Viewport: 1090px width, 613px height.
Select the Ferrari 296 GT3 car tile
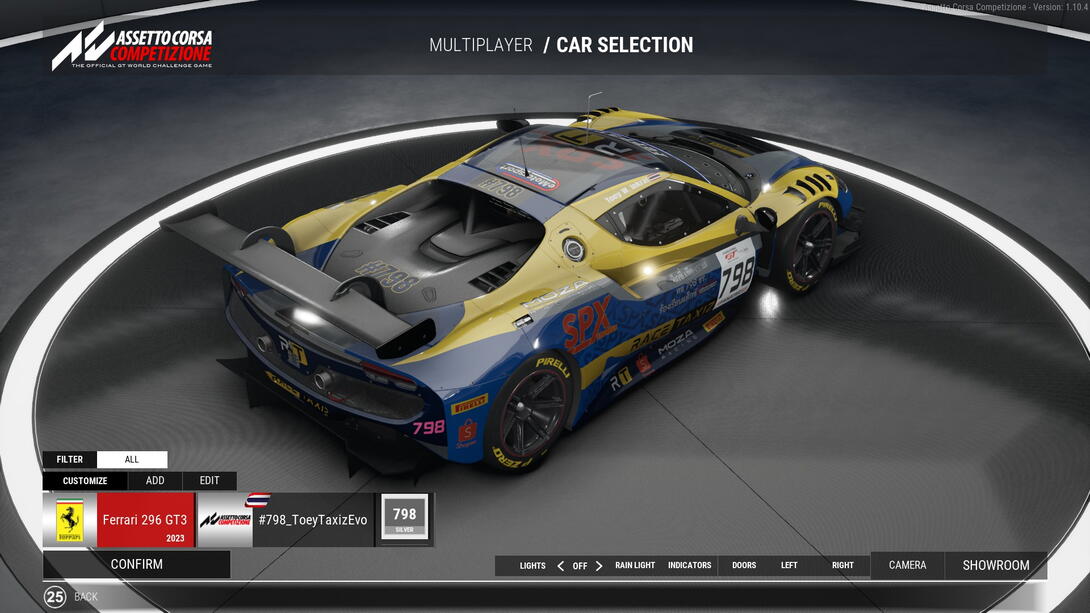119,520
